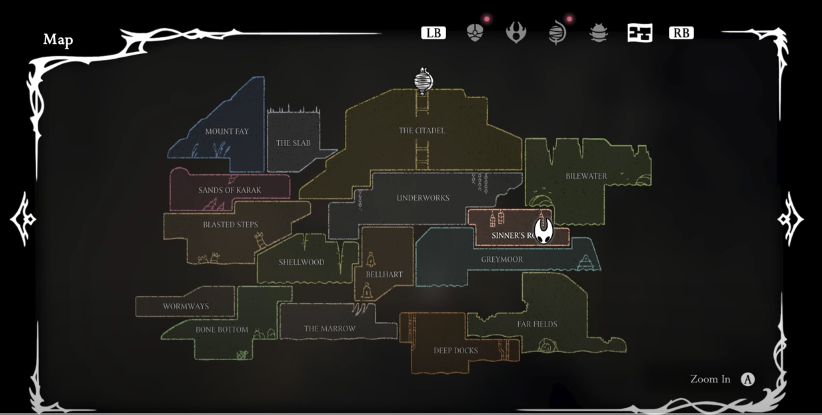This screenshot has height=415, width=822.
Task: Choose the Bilewater area on the map
Action: click(586, 176)
